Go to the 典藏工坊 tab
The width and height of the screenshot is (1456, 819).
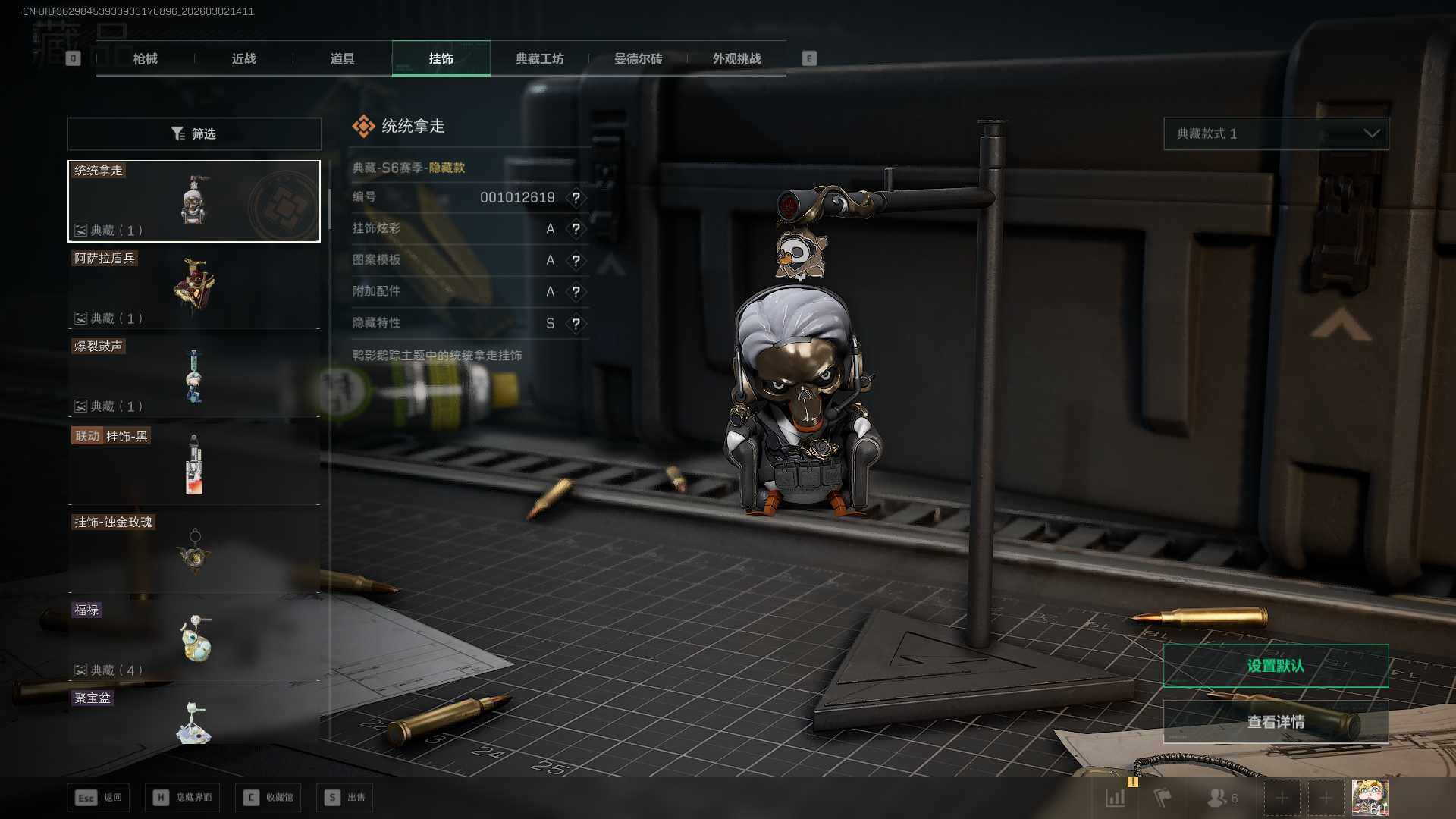click(x=539, y=58)
